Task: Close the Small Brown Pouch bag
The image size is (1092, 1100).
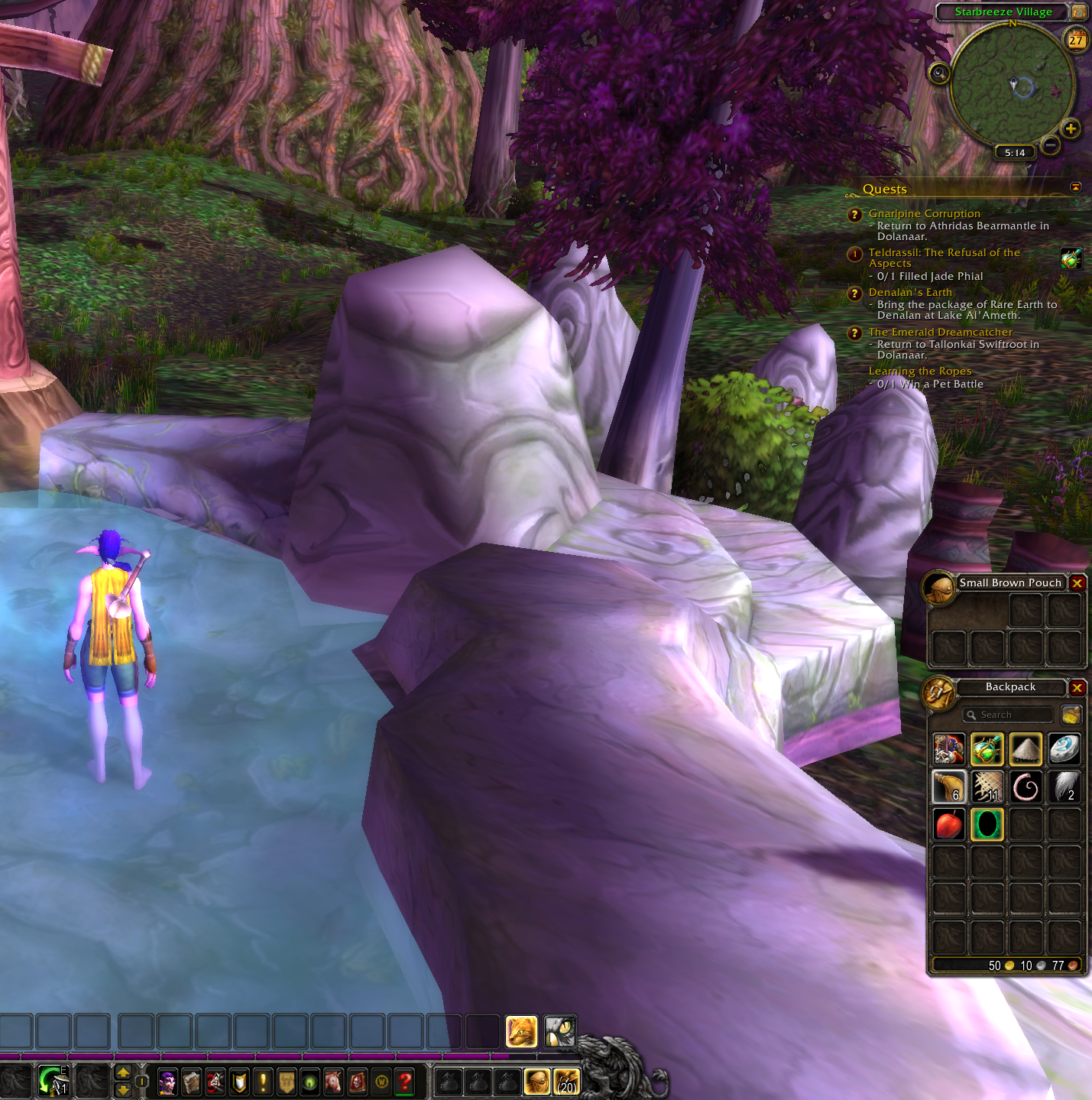Action: coord(1077,583)
